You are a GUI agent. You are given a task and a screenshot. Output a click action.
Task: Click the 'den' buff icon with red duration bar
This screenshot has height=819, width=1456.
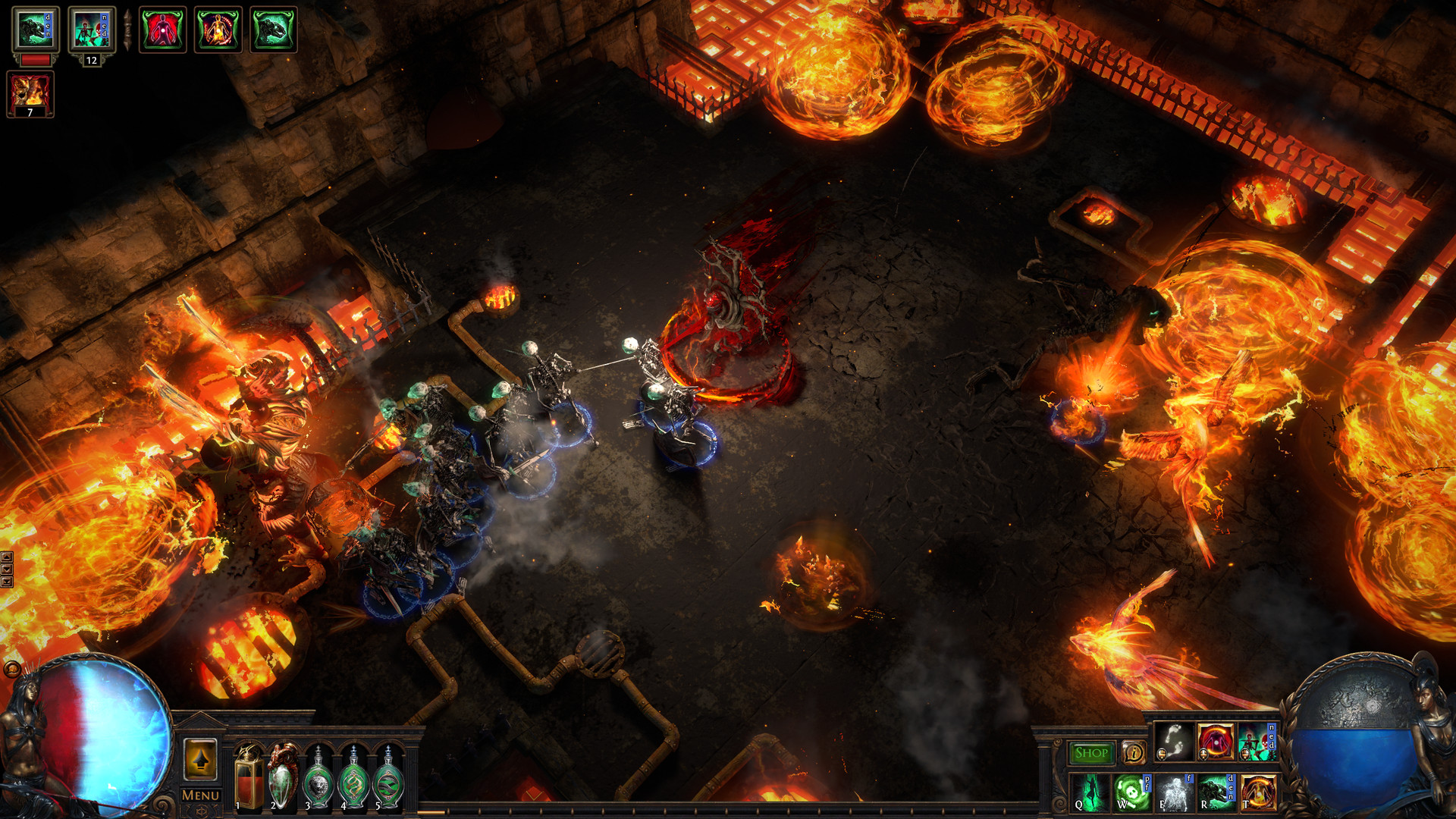coord(36,30)
